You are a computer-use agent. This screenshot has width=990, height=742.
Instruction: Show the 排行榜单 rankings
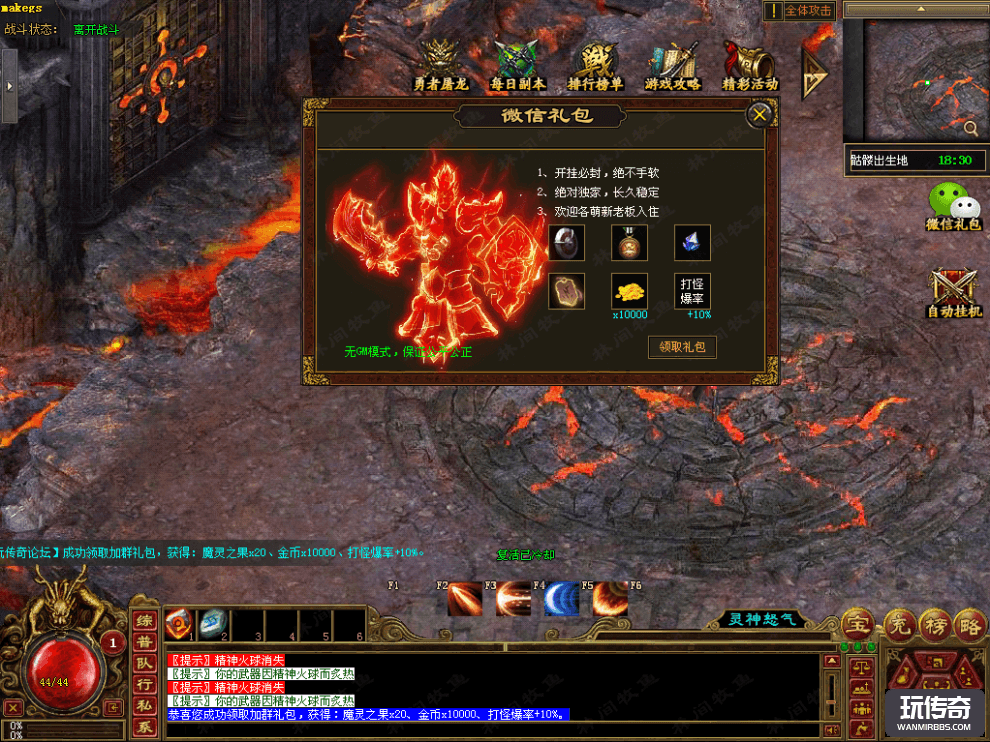tap(596, 66)
